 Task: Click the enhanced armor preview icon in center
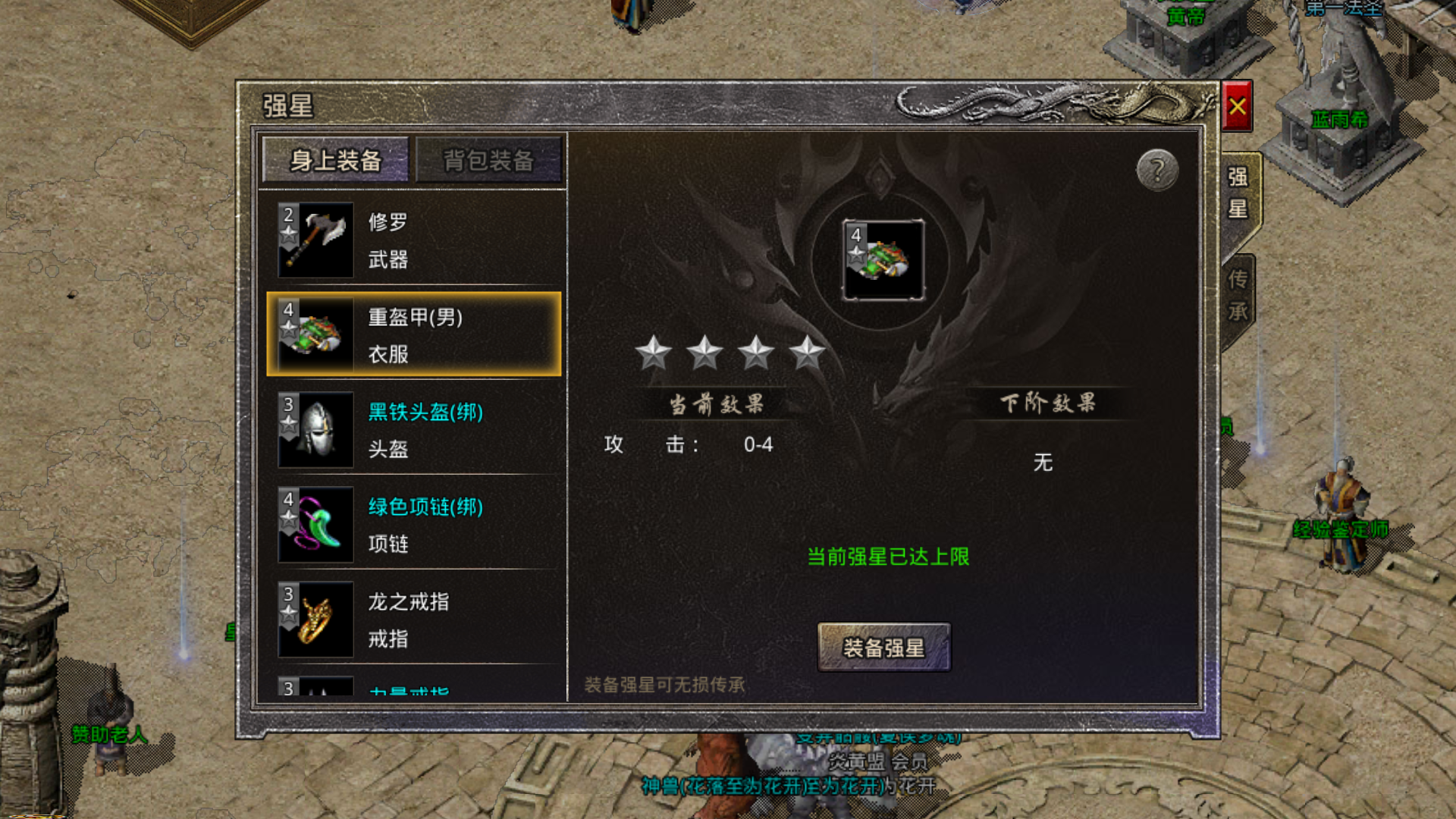click(883, 259)
